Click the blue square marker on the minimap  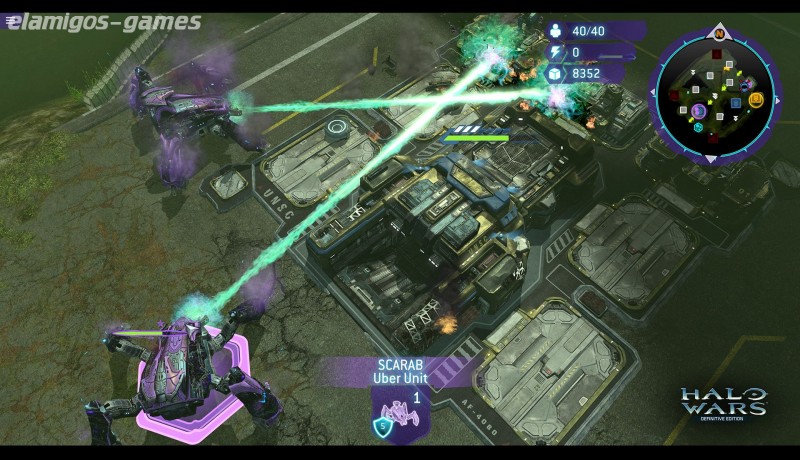pyautogui.click(x=735, y=103)
